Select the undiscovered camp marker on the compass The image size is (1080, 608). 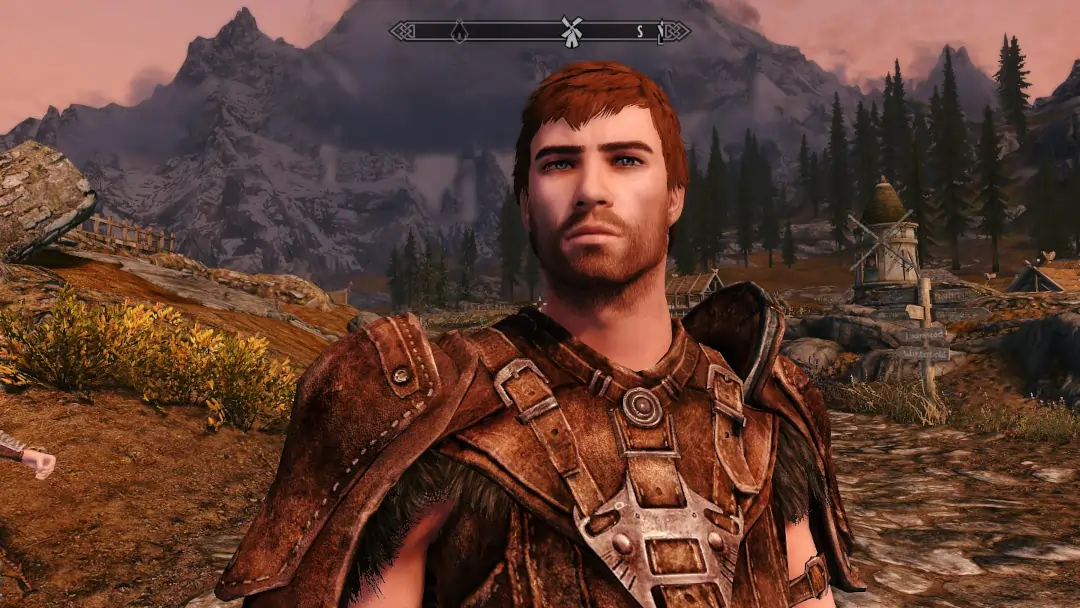click(459, 31)
